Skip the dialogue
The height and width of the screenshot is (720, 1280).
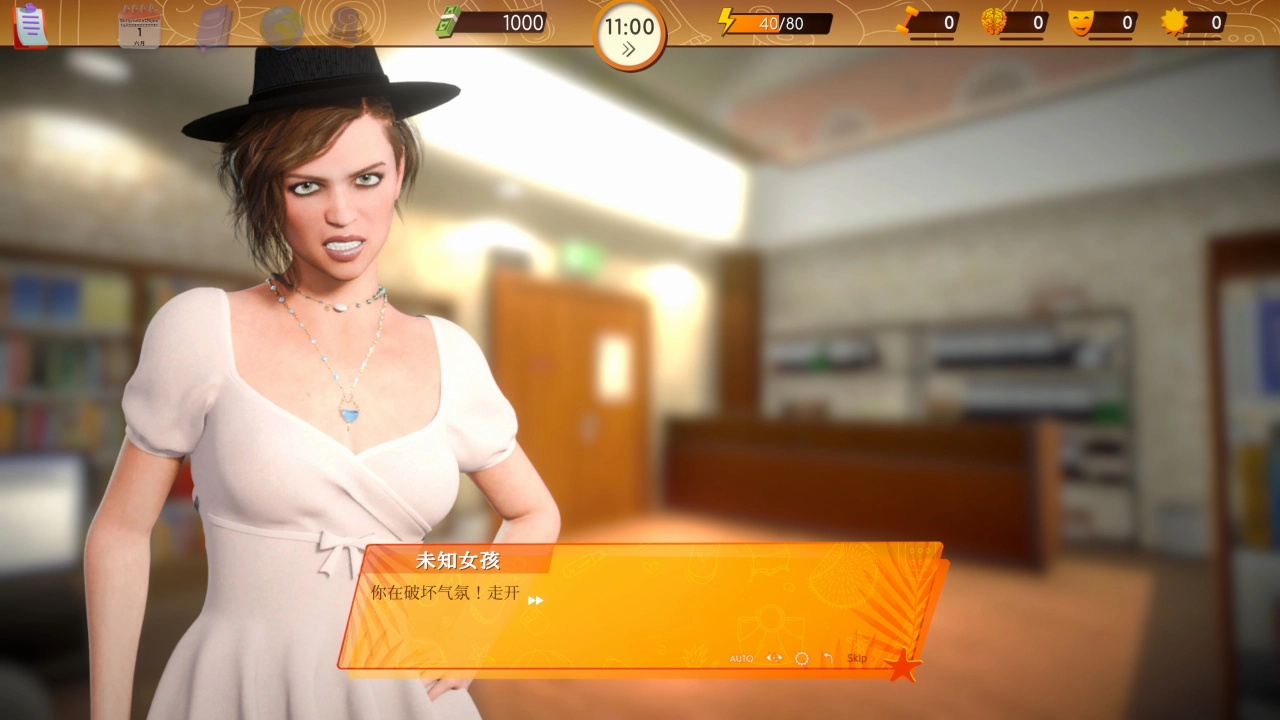pyautogui.click(x=857, y=658)
